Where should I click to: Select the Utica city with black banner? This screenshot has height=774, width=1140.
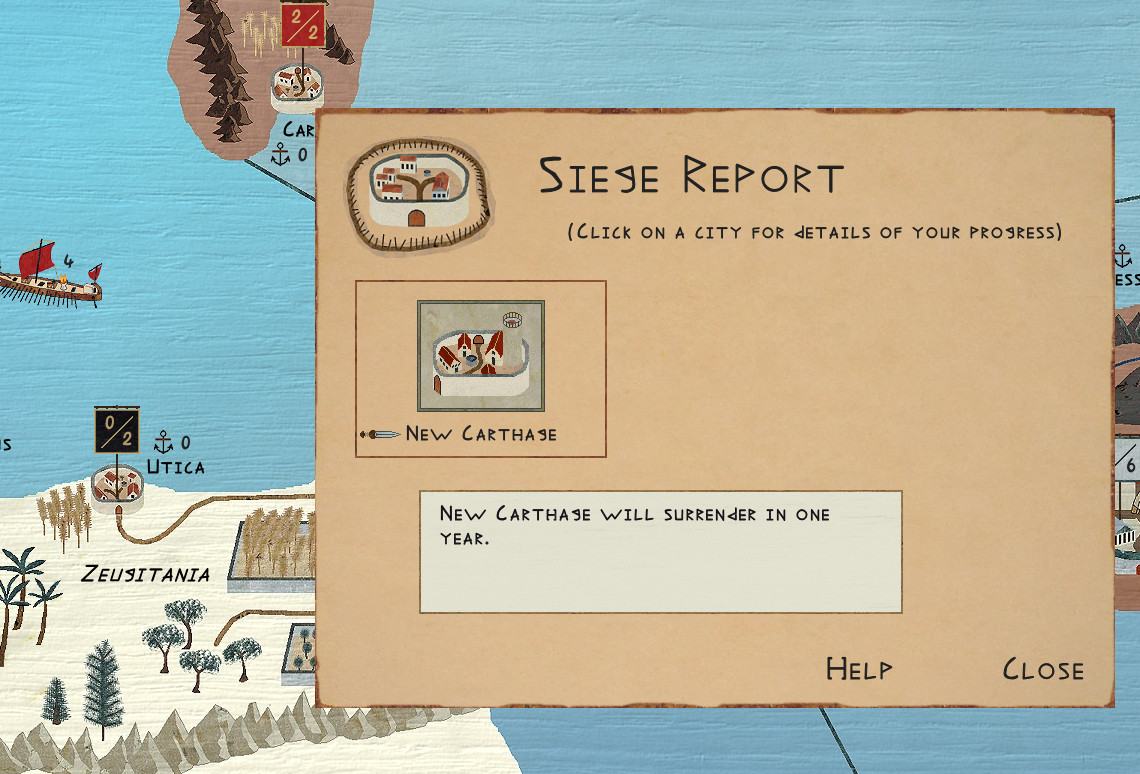point(116,484)
